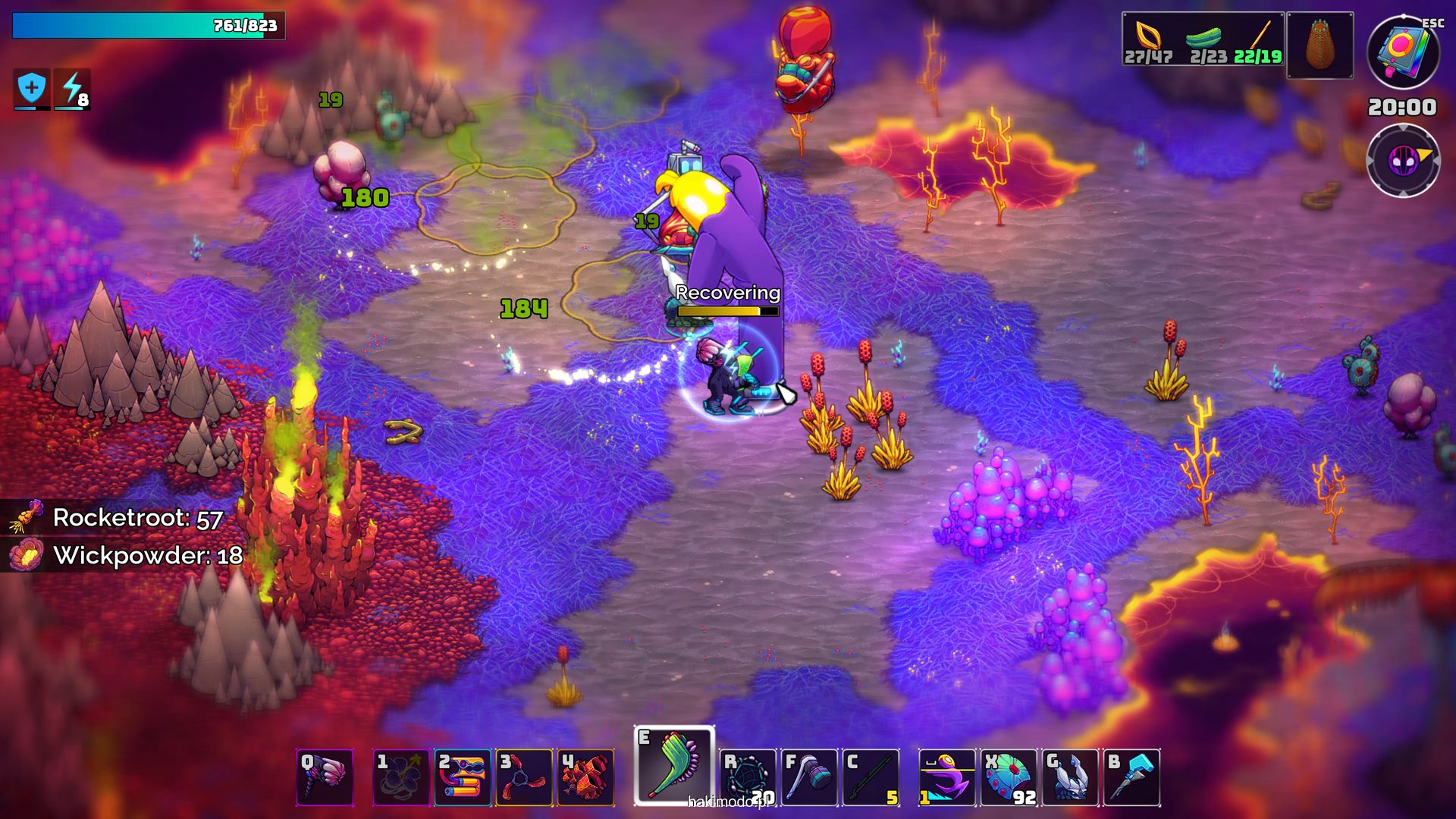Screen dimensions: 1456x819
Task: Select the brown cone-shaped recipe target icon
Action: click(x=1319, y=45)
